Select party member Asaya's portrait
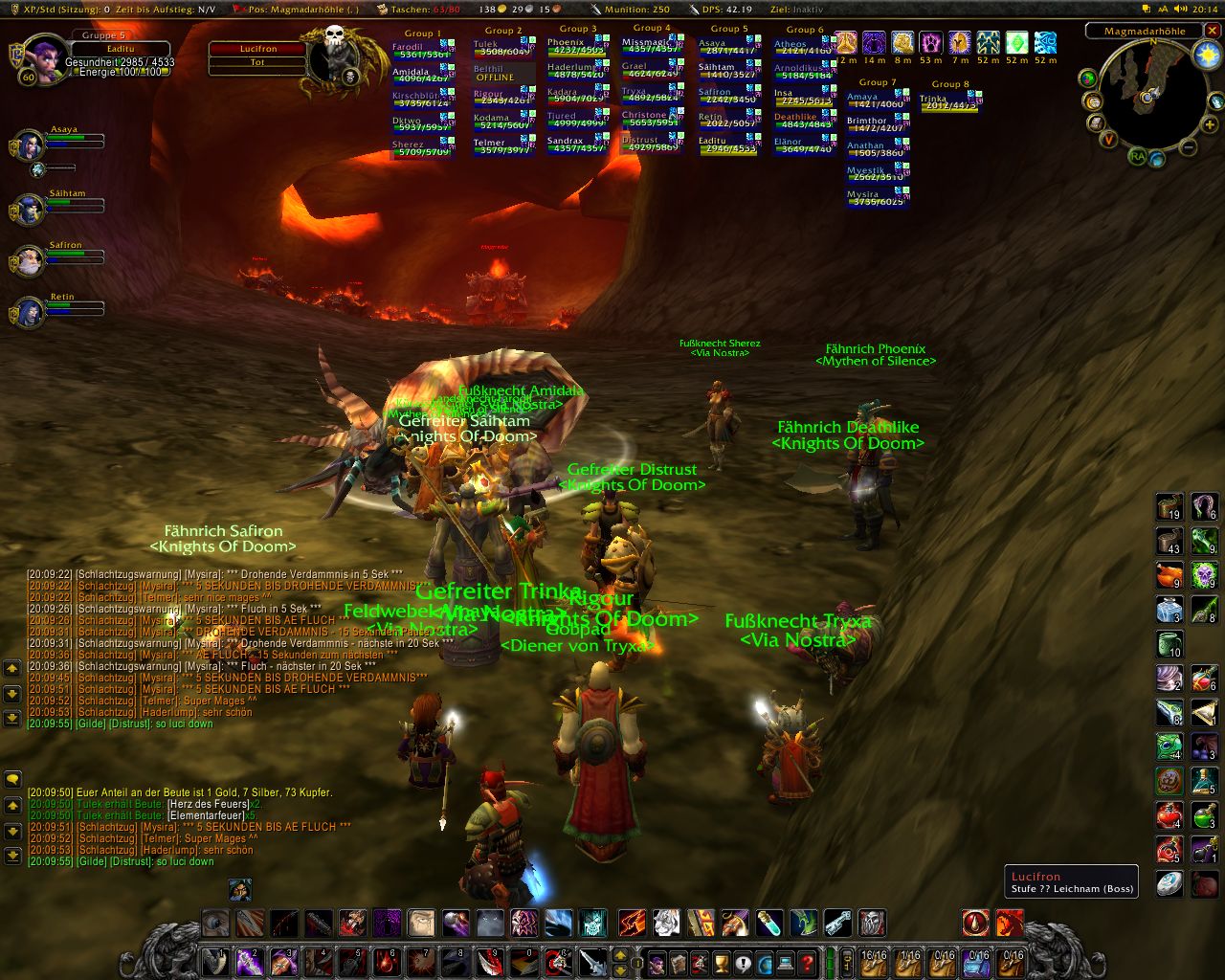Image resolution: width=1225 pixels, height=980 pixels. coord(30,147)
